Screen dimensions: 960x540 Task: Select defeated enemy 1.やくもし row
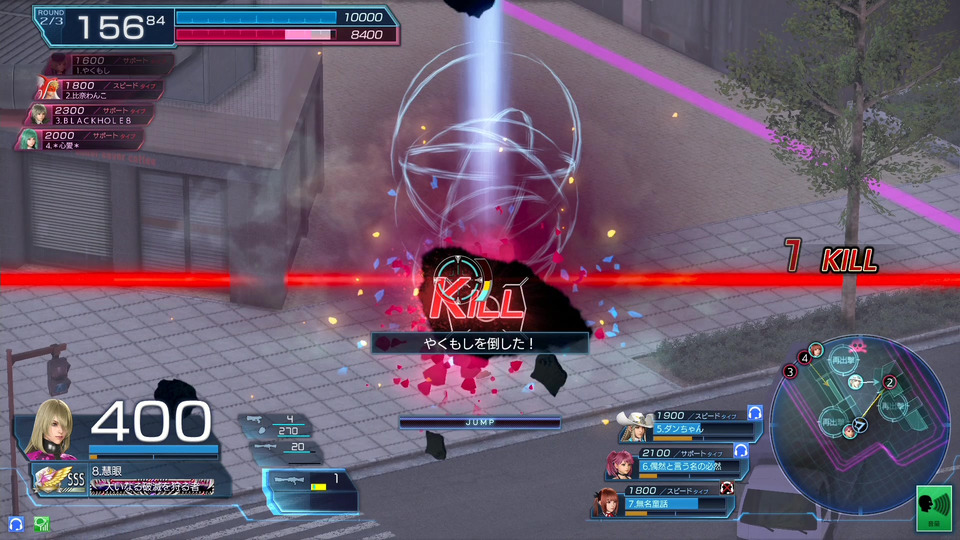tap(110, 65)
